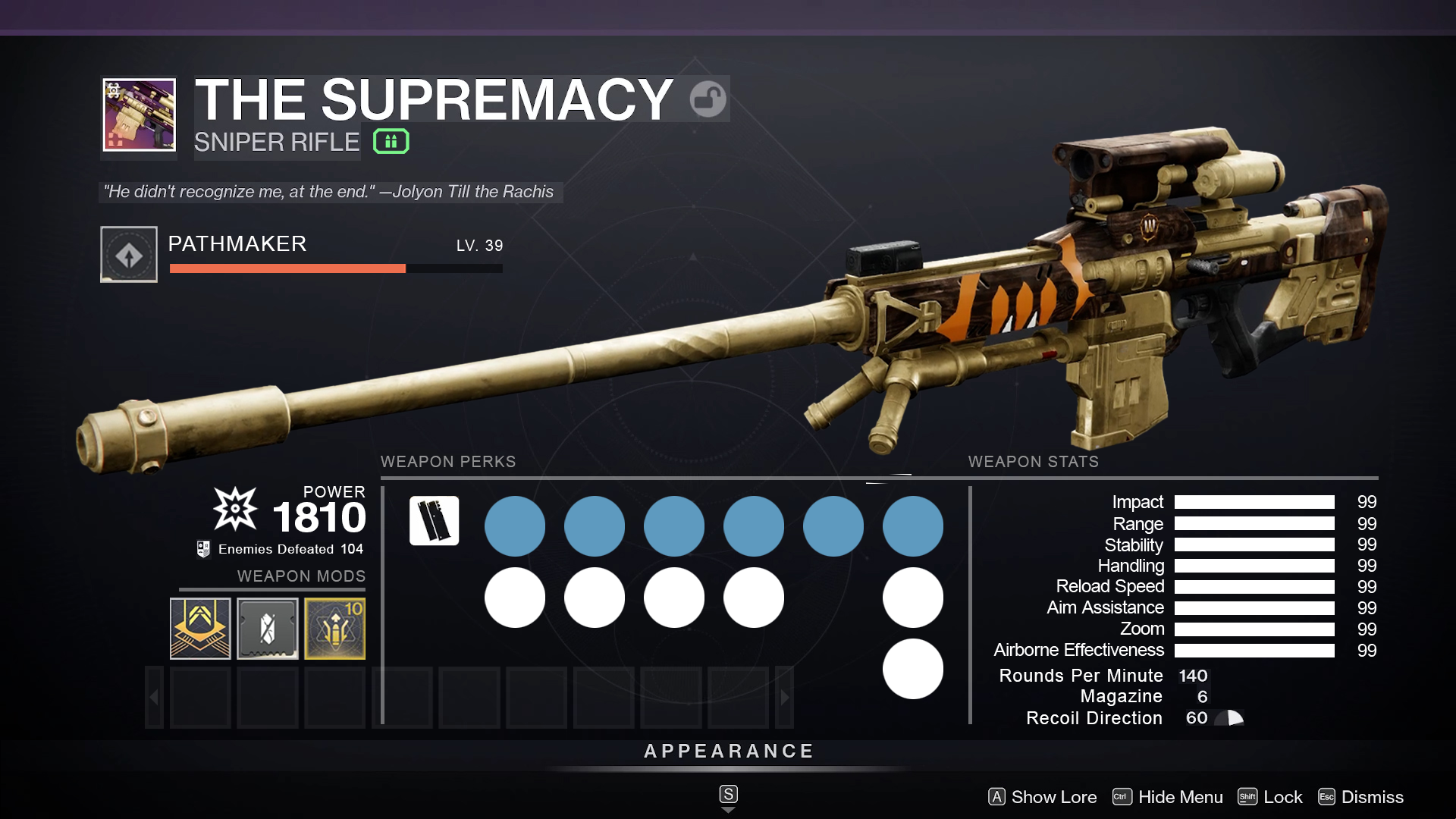1456x819 pixels.
Task: Toggle the padlock icon beside the weapon name
Action: click(x=708, y=99)
